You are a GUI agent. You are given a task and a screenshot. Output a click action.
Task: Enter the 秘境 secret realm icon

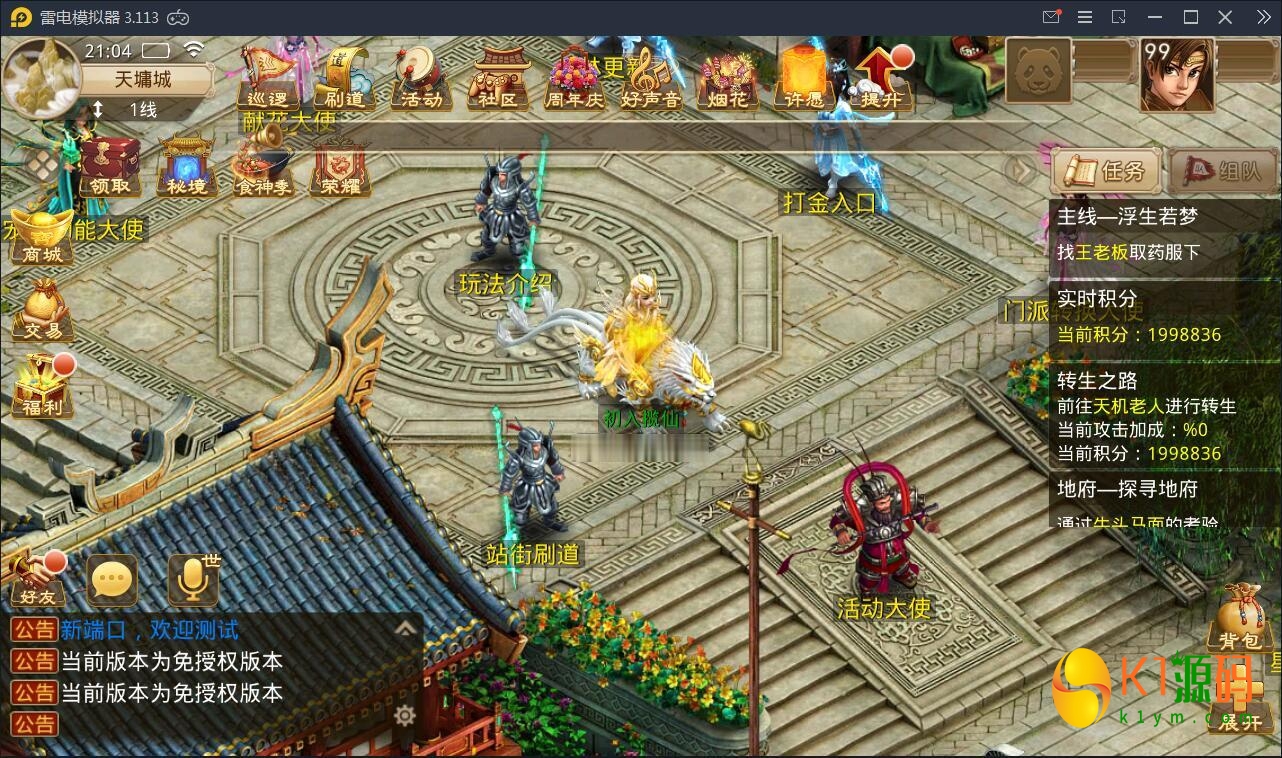coord(184,166)
